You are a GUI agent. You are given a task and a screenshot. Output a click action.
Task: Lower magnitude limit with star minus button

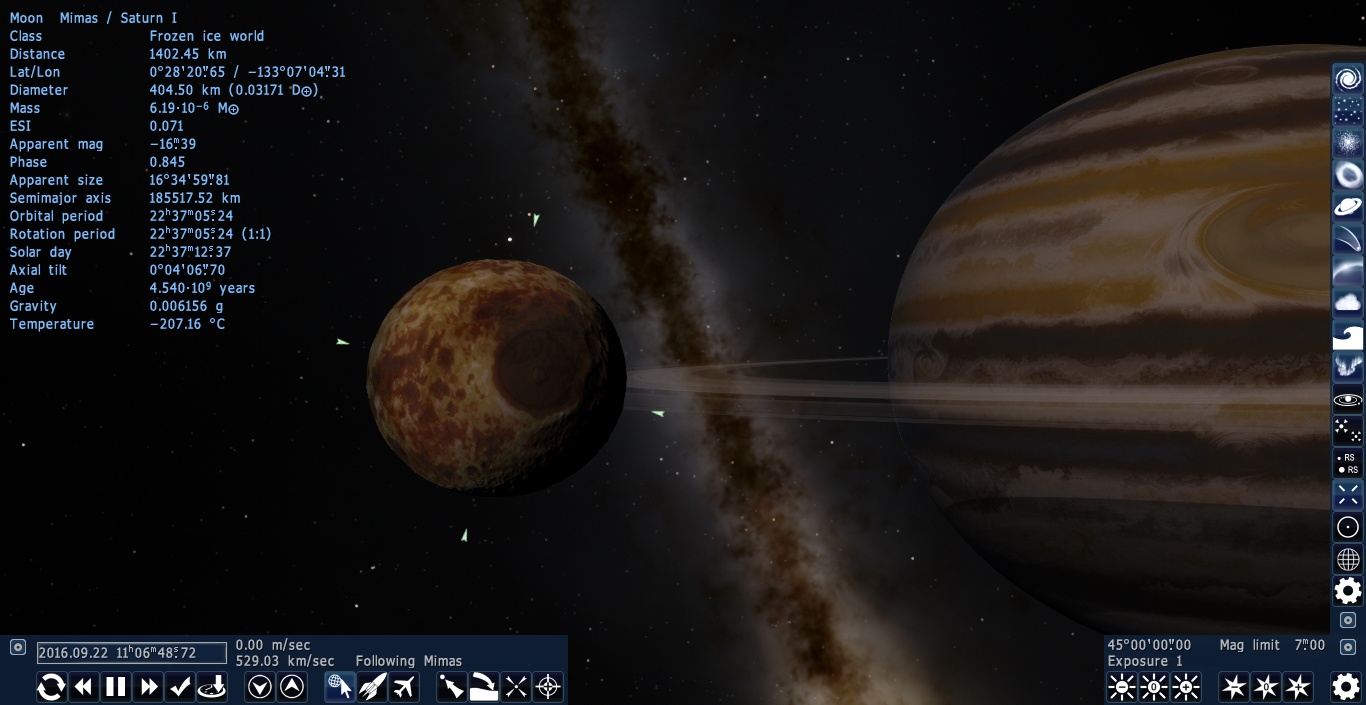click(x=1234, y=687)
